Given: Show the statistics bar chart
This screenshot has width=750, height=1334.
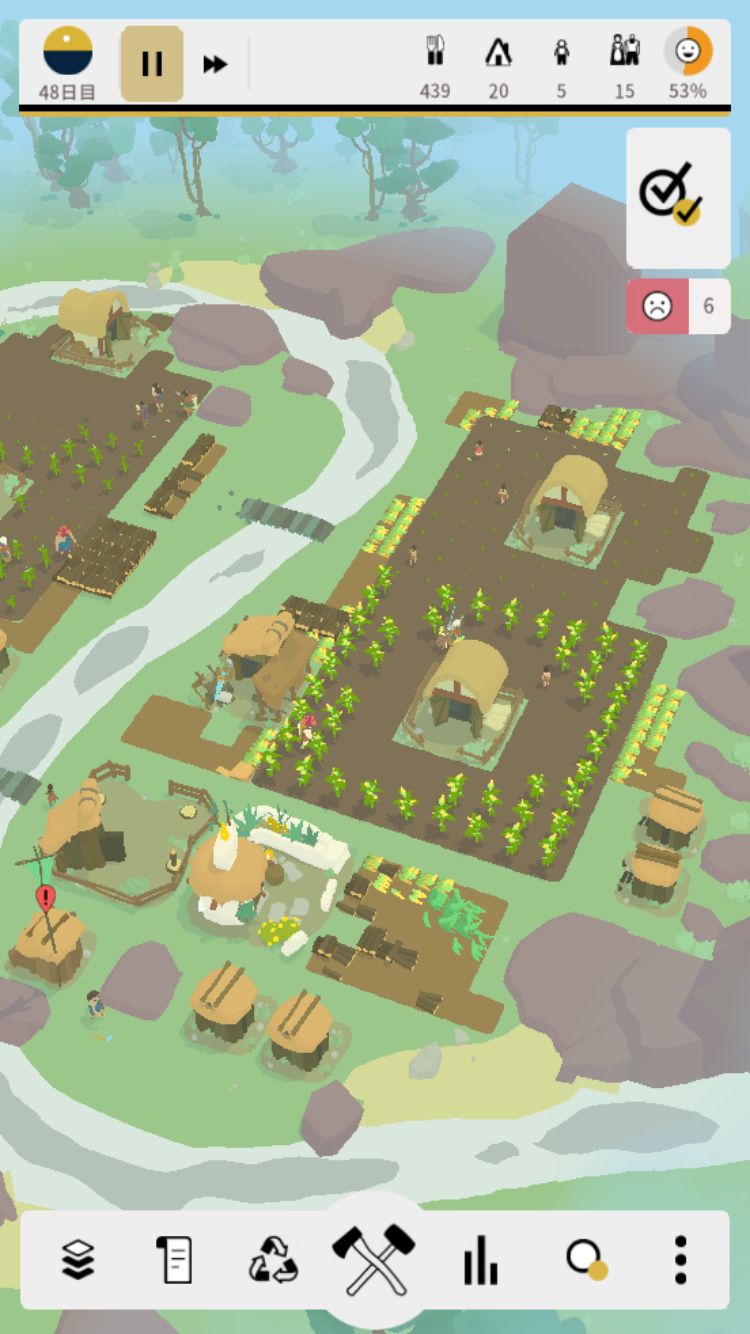Looking at the screenshot, I should click(480, 1259).
